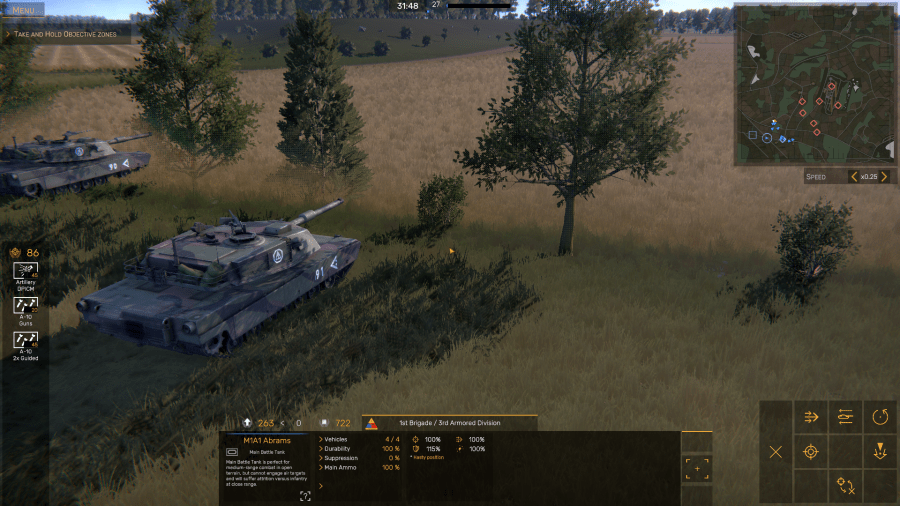Select the crosshair-to-X move-and-attack order
This screenshot has width=900, height=506.
click(x=846, y=486)
